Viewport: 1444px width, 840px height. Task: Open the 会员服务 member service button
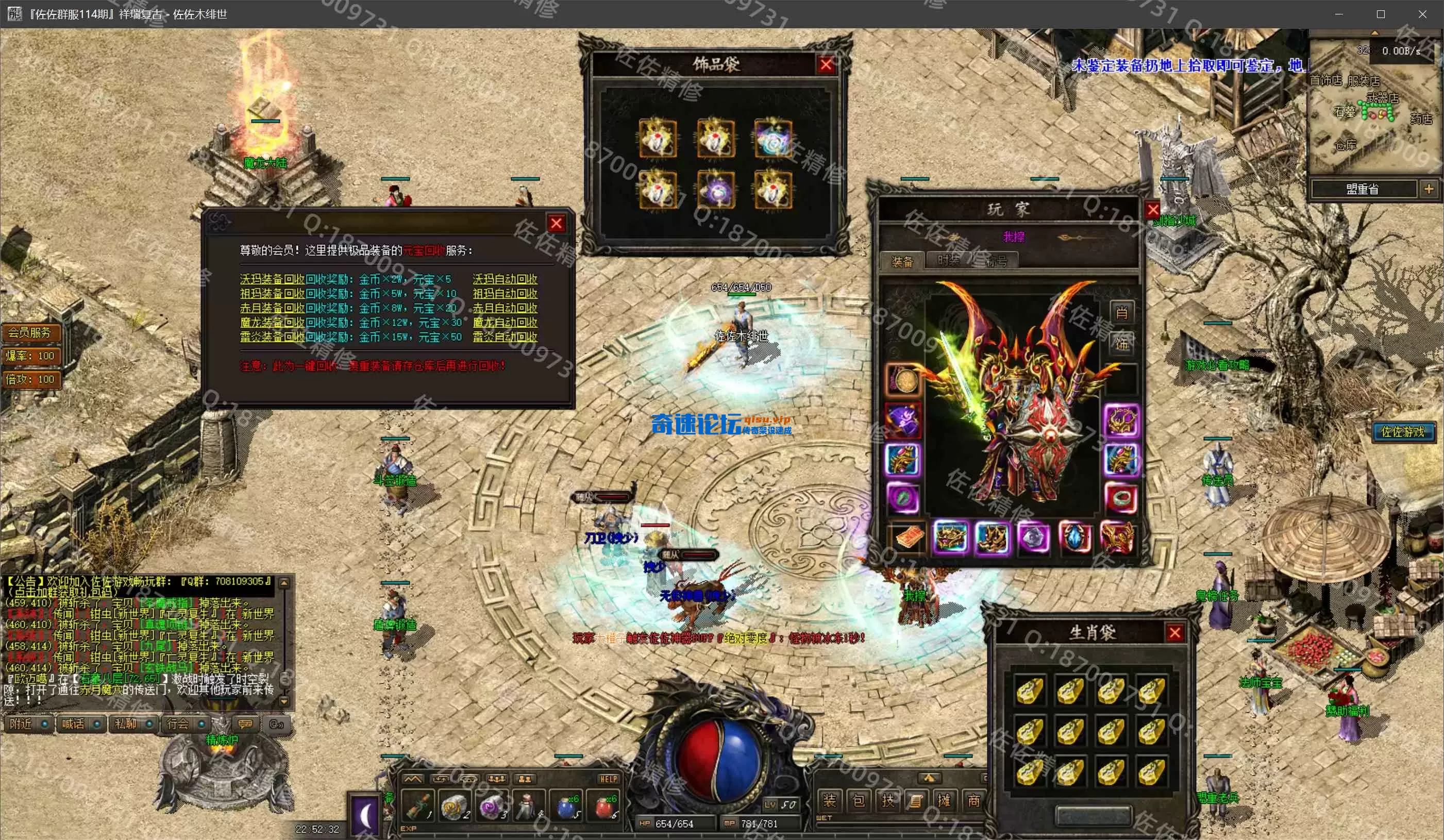coord(30,332)
